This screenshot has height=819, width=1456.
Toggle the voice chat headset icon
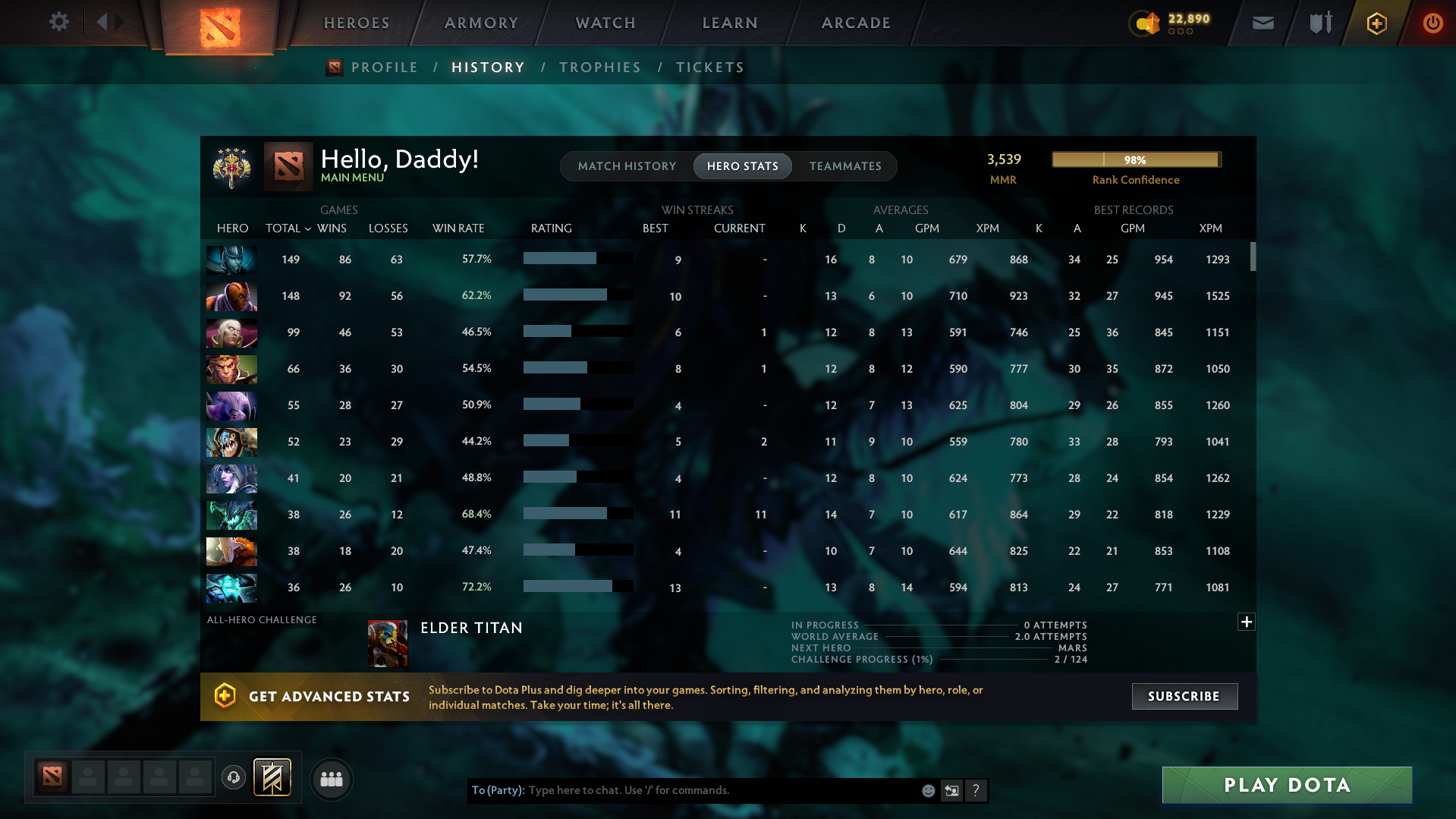tap(233, 779)
